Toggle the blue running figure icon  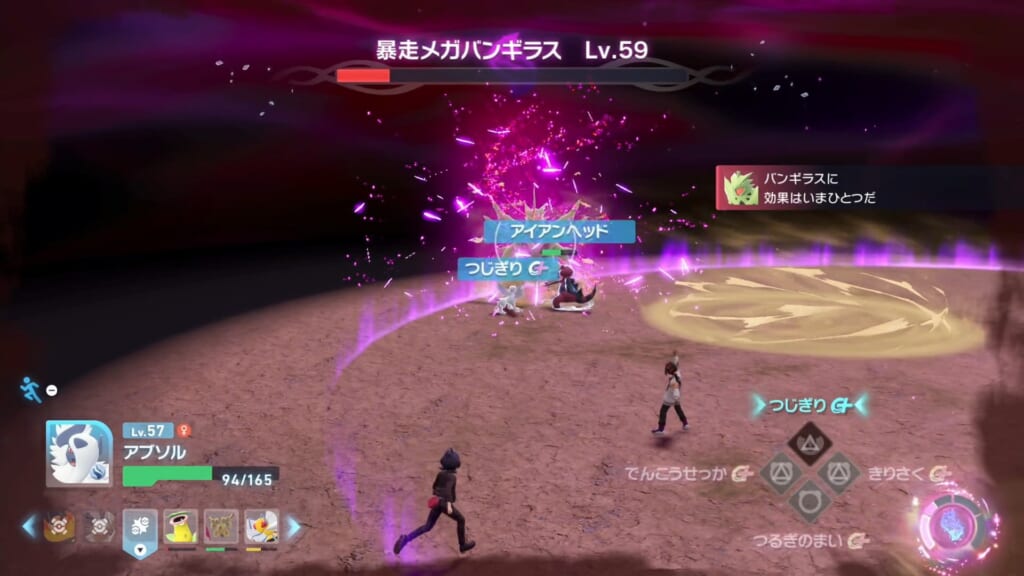(31, 389)
